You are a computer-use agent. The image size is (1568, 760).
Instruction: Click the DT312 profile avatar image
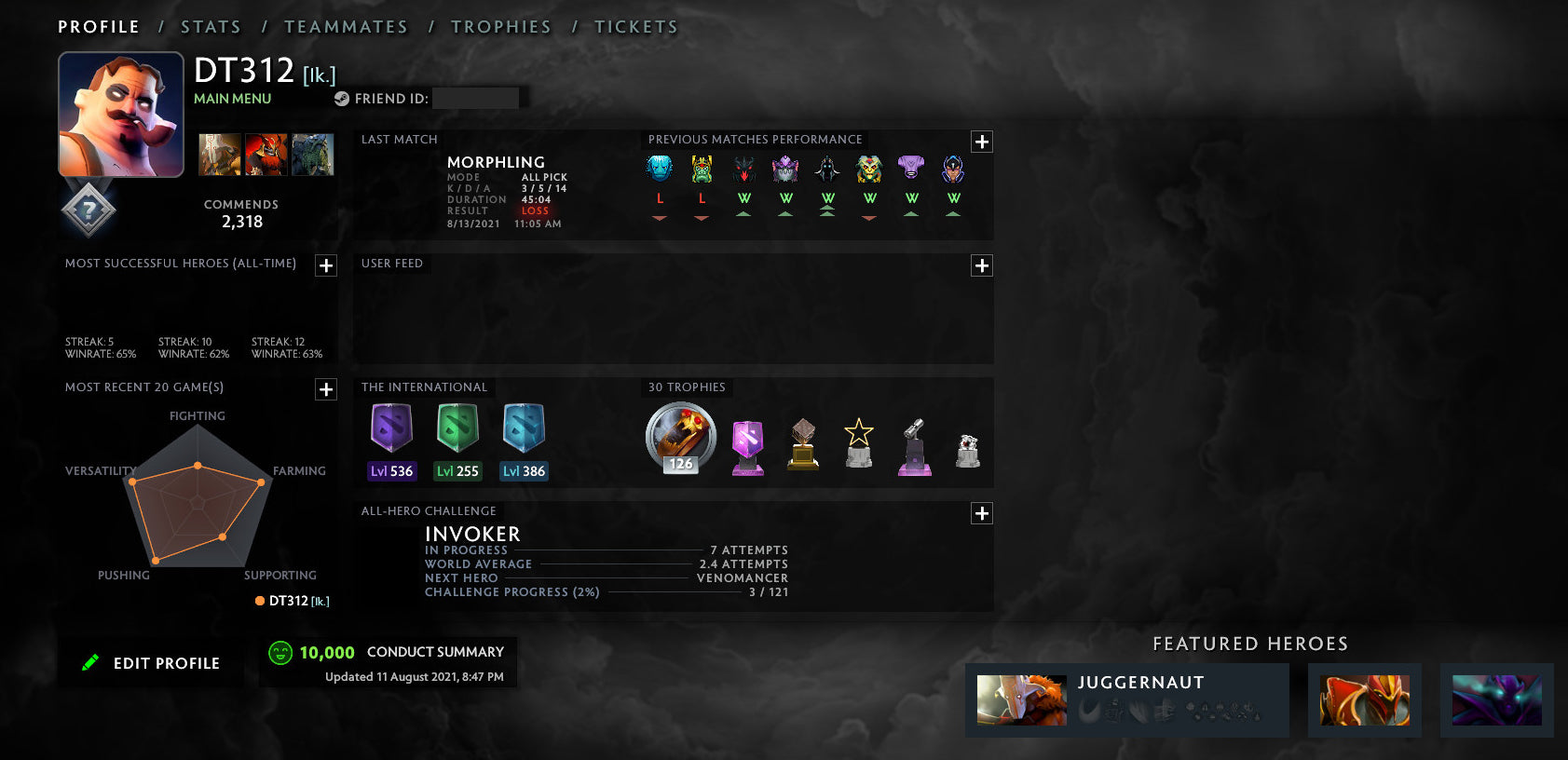pos(121,114)
